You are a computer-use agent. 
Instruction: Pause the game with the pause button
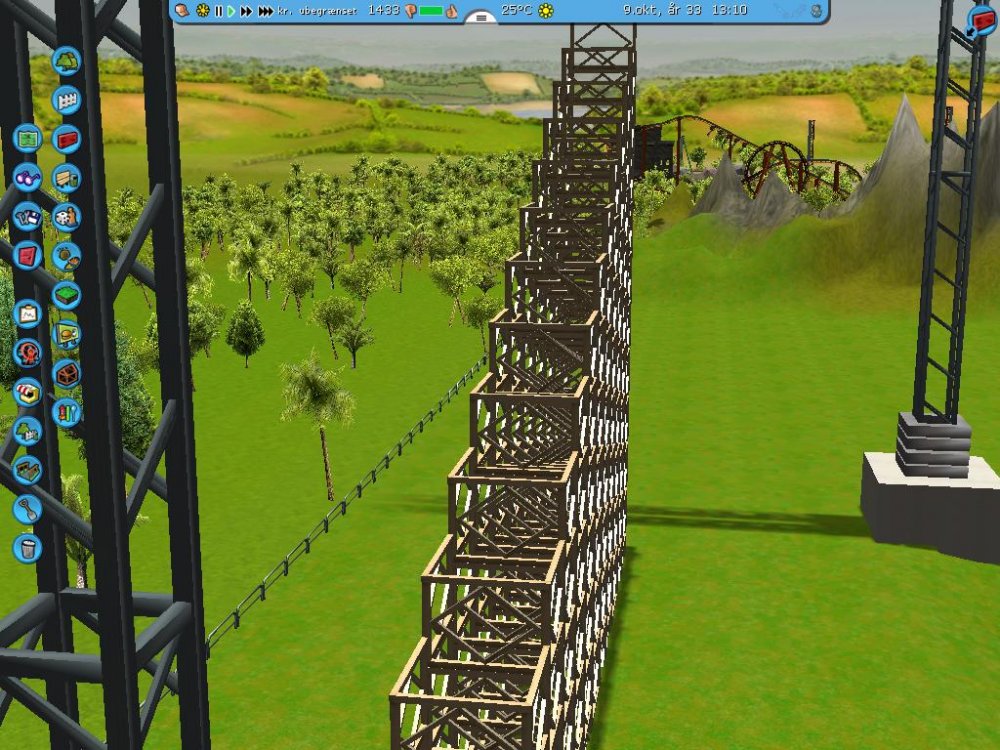click(x=218, y=11)
